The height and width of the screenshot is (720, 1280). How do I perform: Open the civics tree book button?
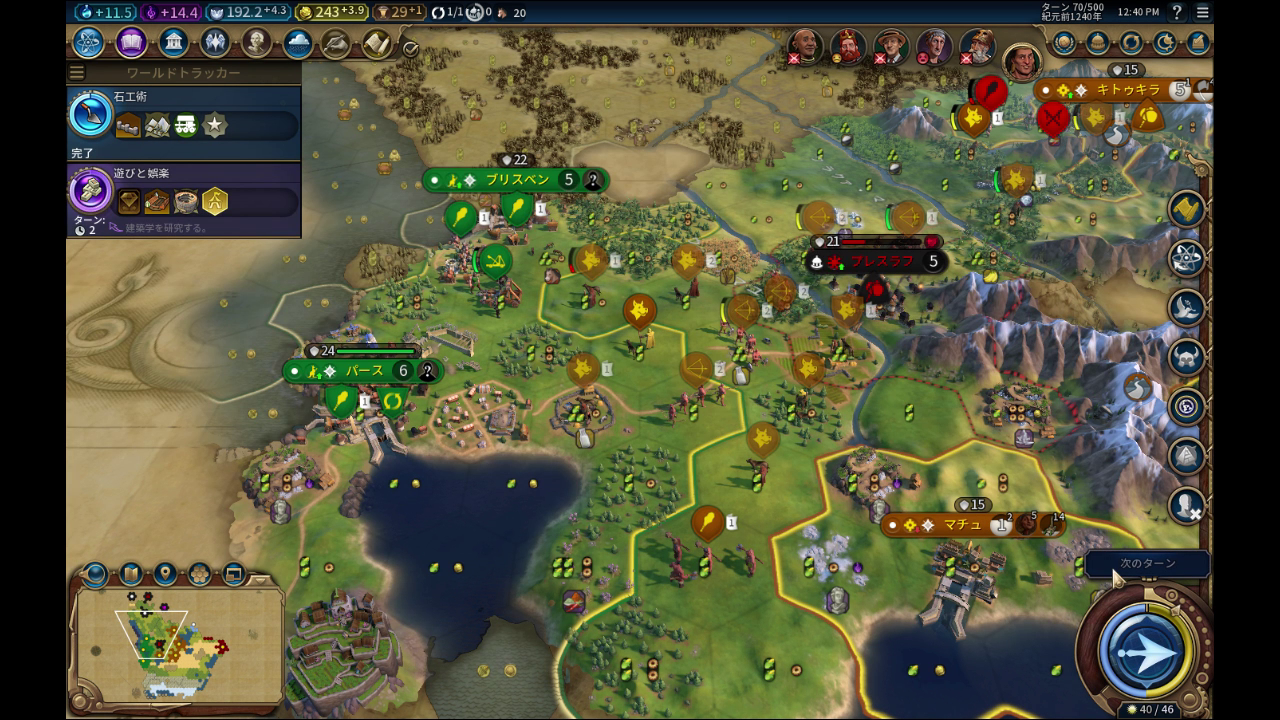coord(131,43)
